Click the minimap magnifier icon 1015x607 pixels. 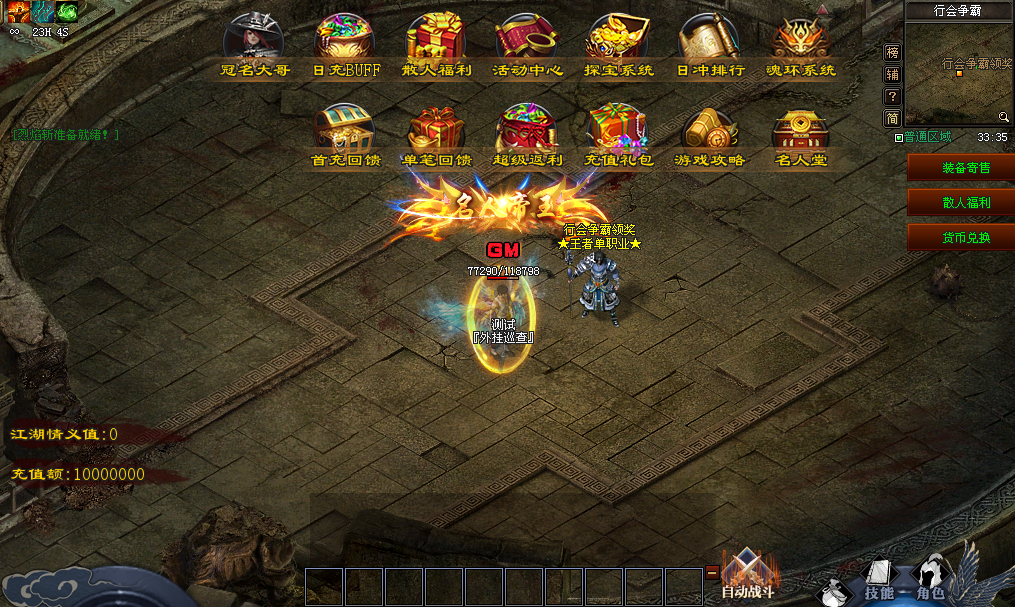(x=1003, y=117)
